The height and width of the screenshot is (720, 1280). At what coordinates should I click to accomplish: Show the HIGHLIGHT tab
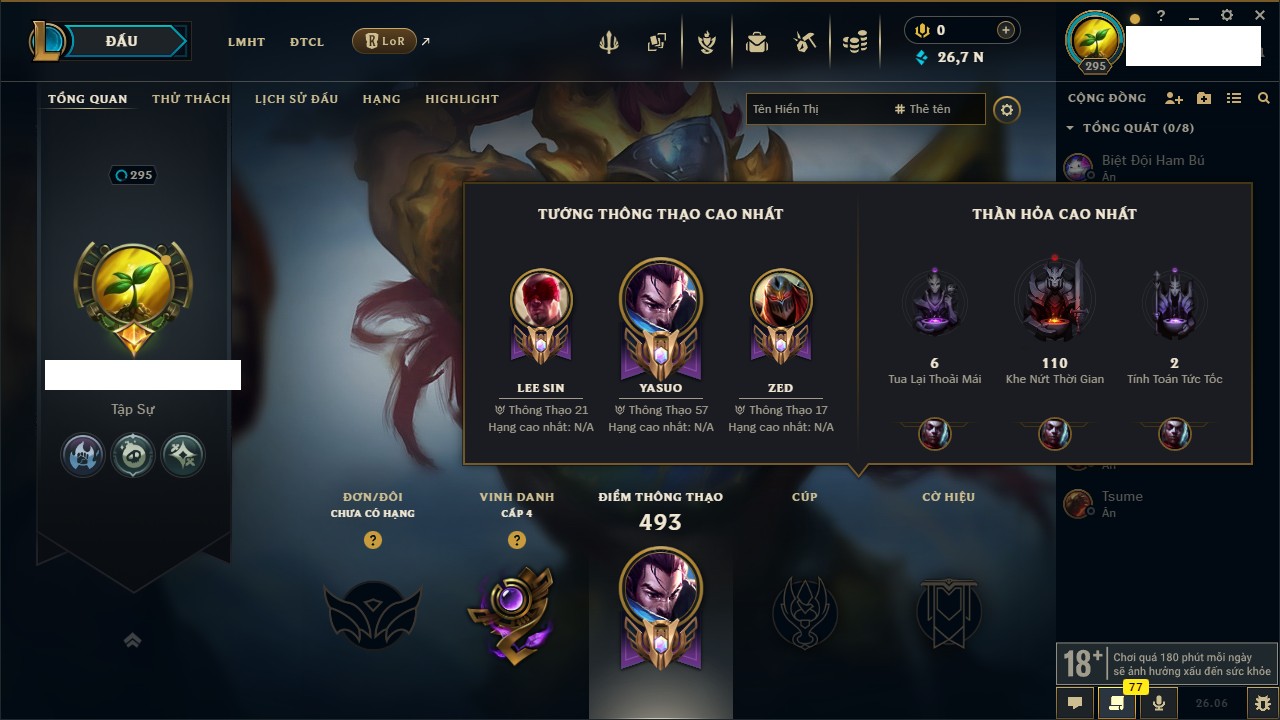[x=462, y=99]
